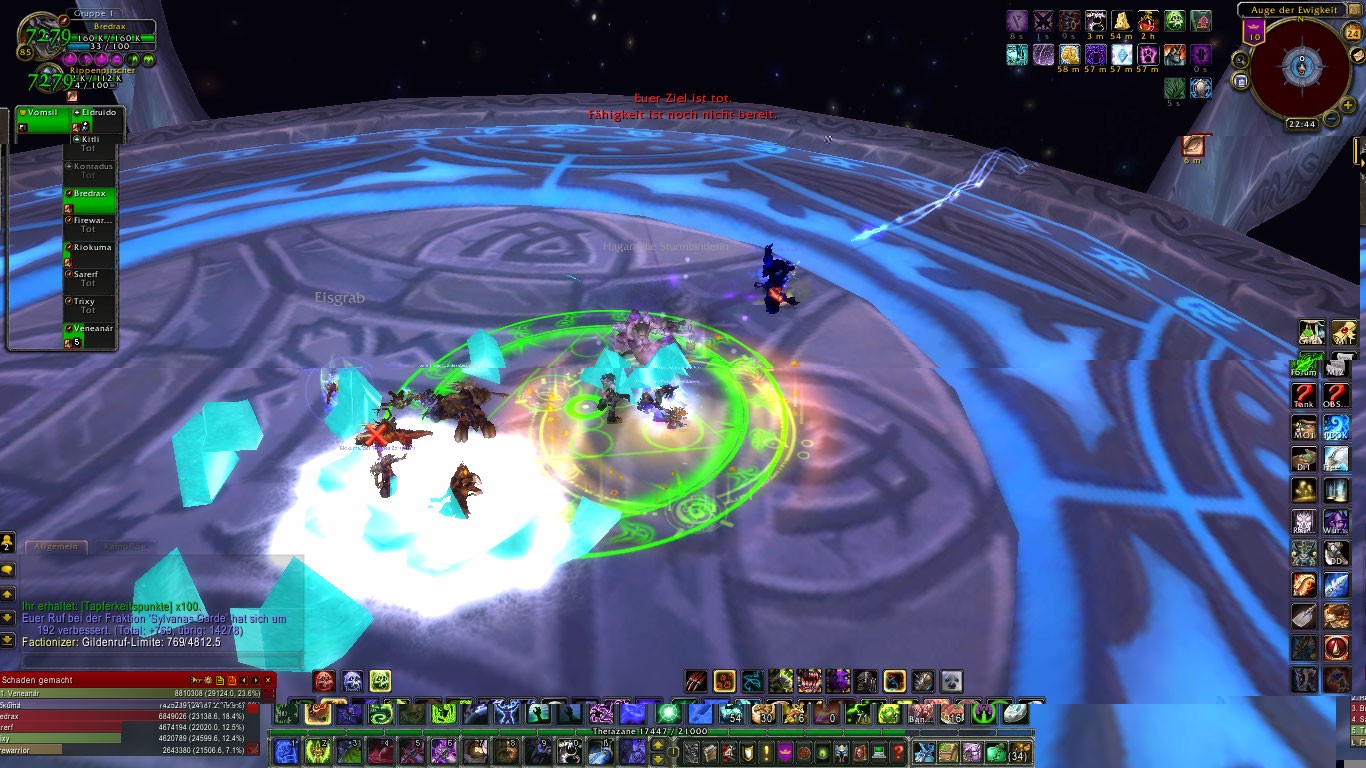1366x768 pixels.
Task: Open the calendar showing day 24
Action: click(x=1353, y=33)
